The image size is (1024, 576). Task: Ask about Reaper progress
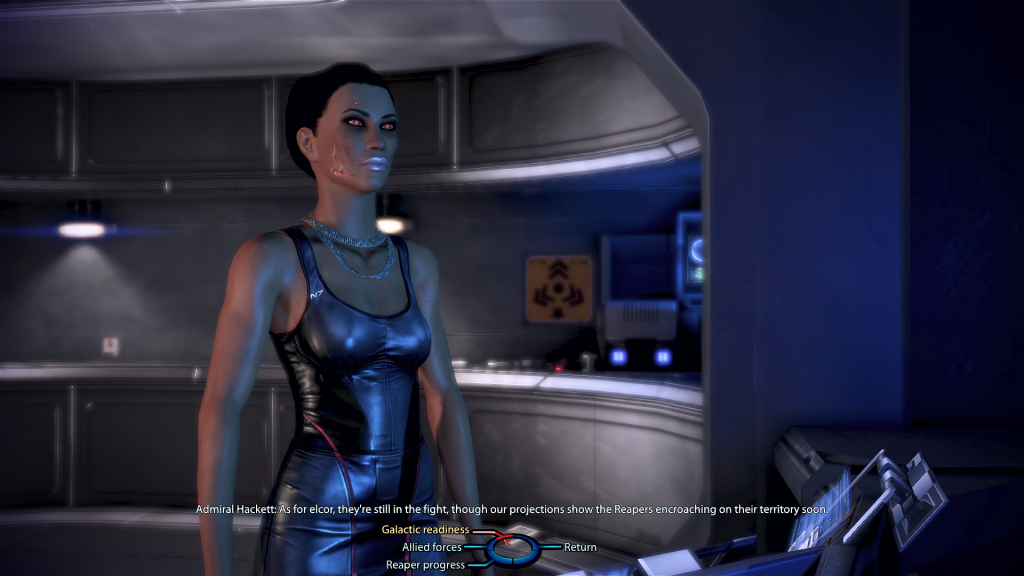click(x=425, y=565)
